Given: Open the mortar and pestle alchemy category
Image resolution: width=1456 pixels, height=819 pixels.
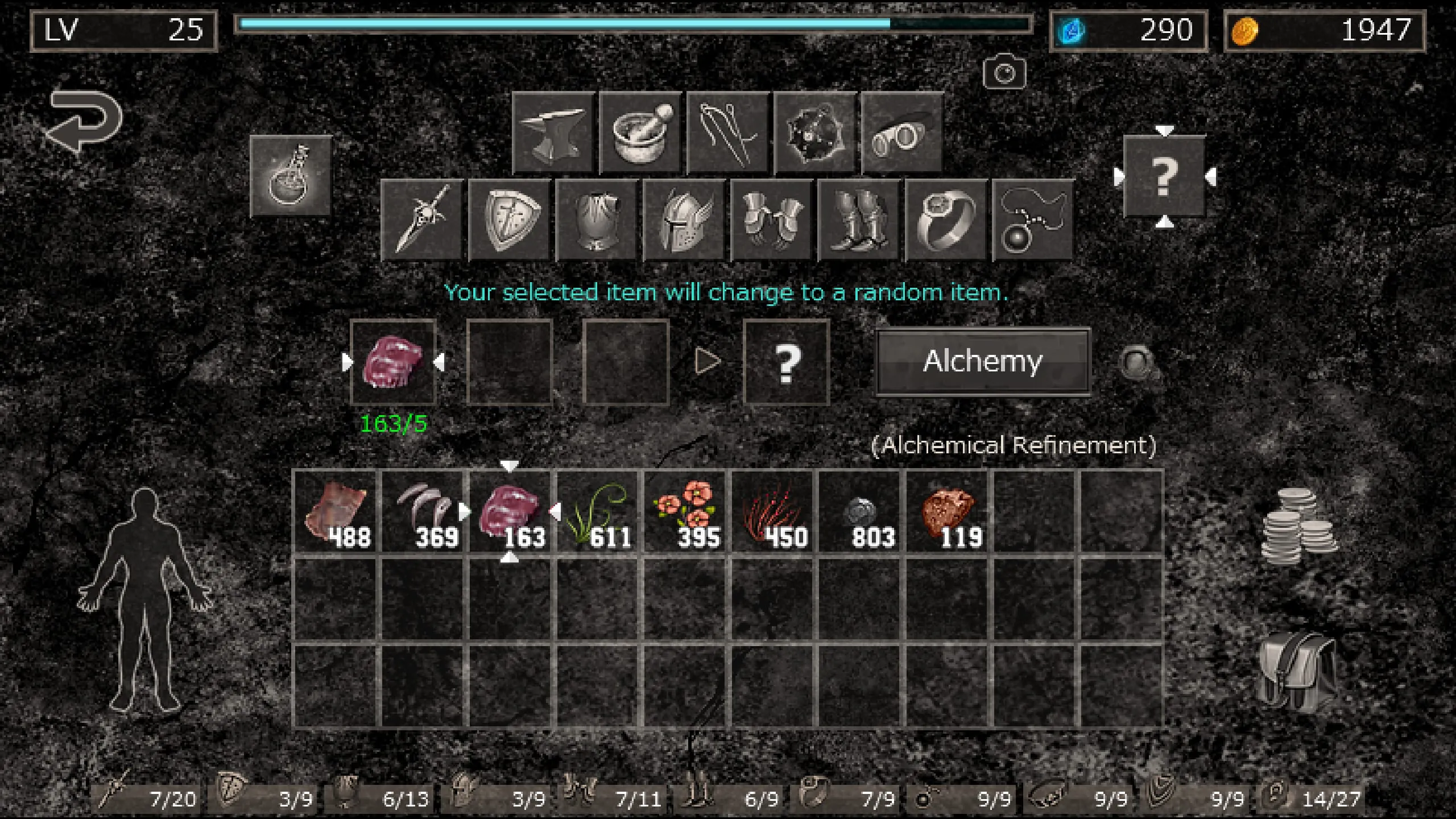Looking at the screenshot, I should point(641,132).
